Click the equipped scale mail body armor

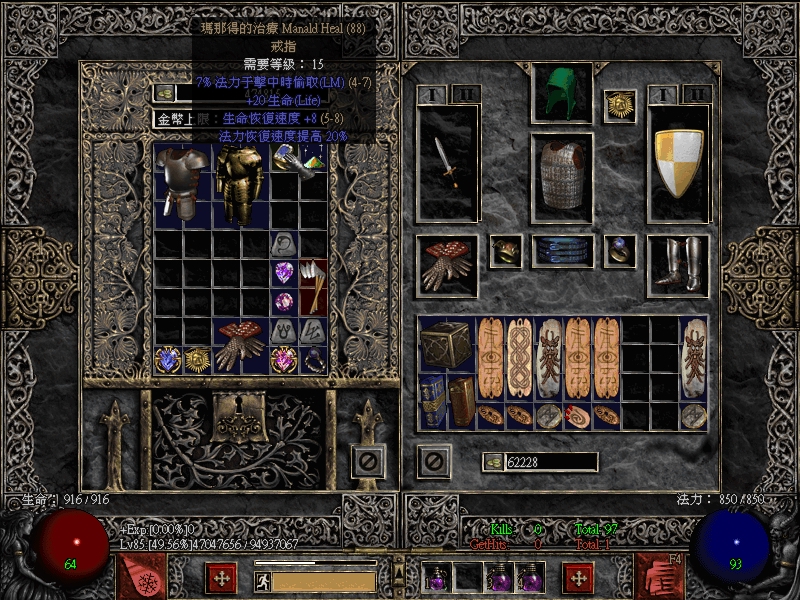coord(562,173)
